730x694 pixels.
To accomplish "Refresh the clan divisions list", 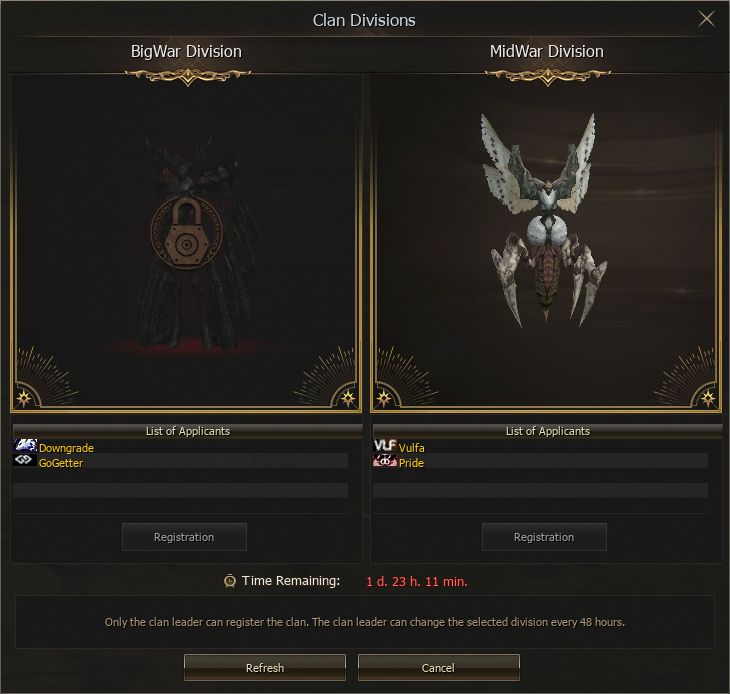I will click(265, 668).
